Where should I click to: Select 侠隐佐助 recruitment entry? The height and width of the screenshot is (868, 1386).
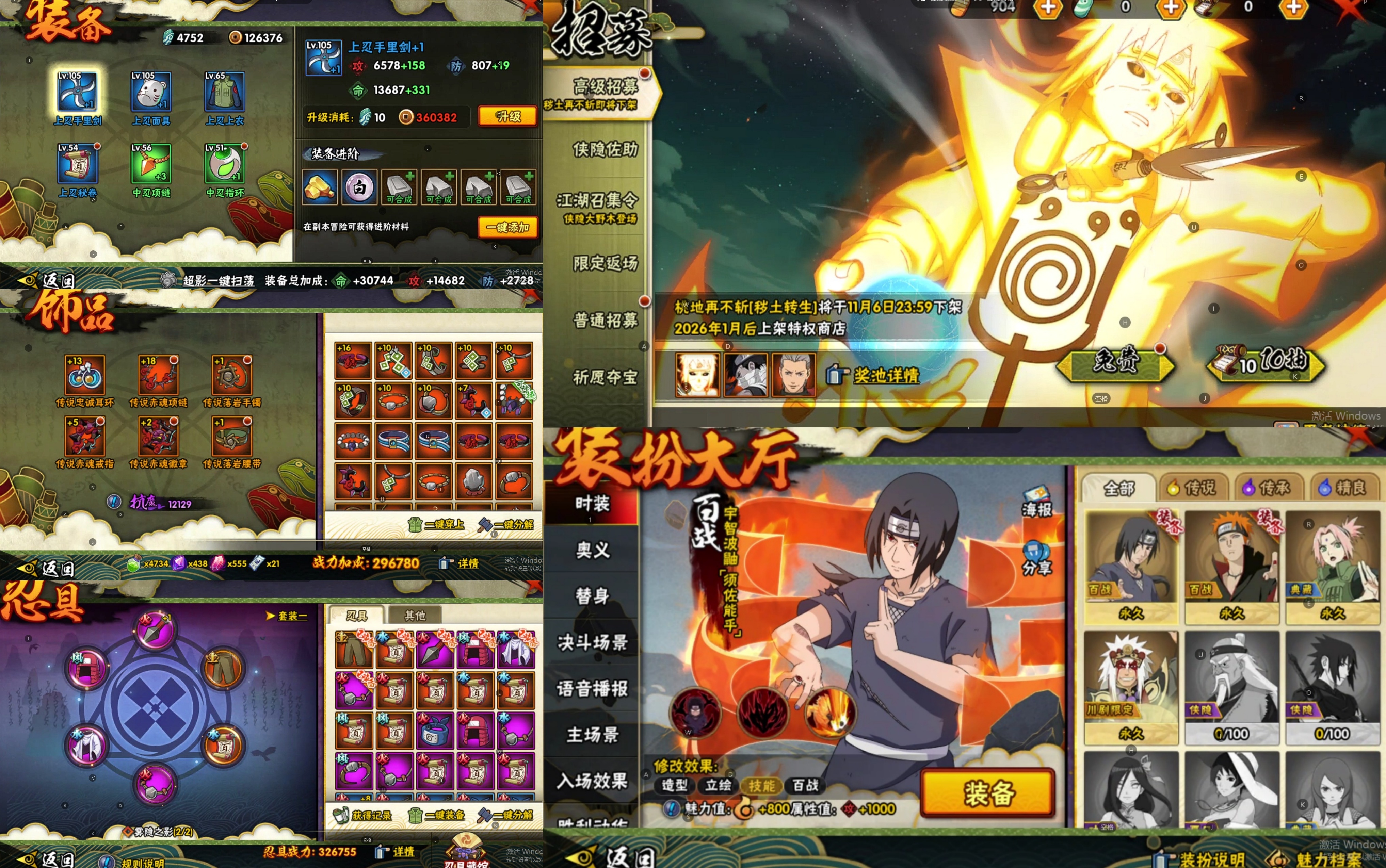(x=604, y=150)
